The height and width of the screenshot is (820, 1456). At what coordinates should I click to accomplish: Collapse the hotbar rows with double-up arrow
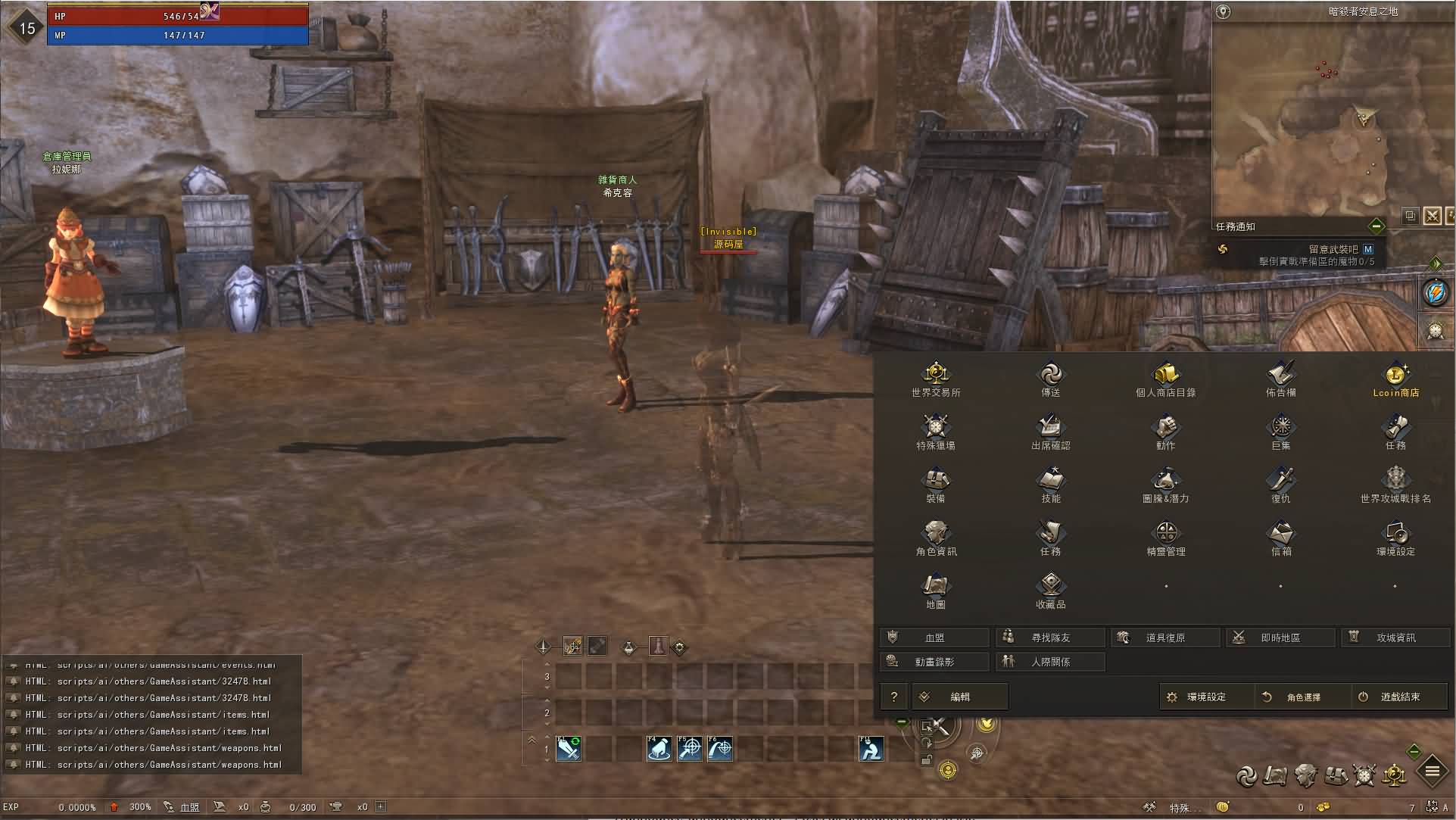pyautogui.click(x=531, y=740)
